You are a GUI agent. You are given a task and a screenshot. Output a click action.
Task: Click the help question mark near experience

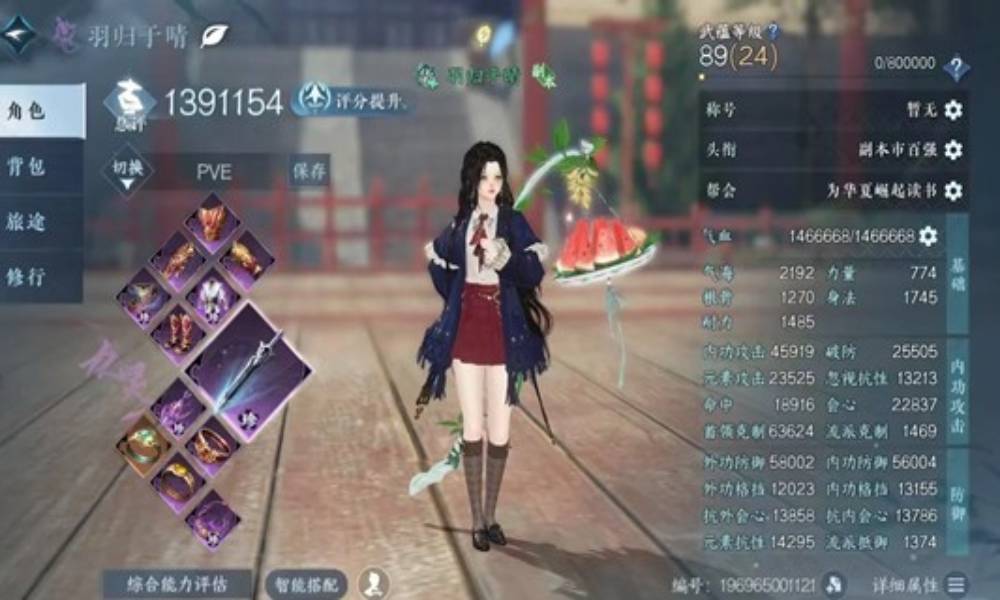[956, 67]
